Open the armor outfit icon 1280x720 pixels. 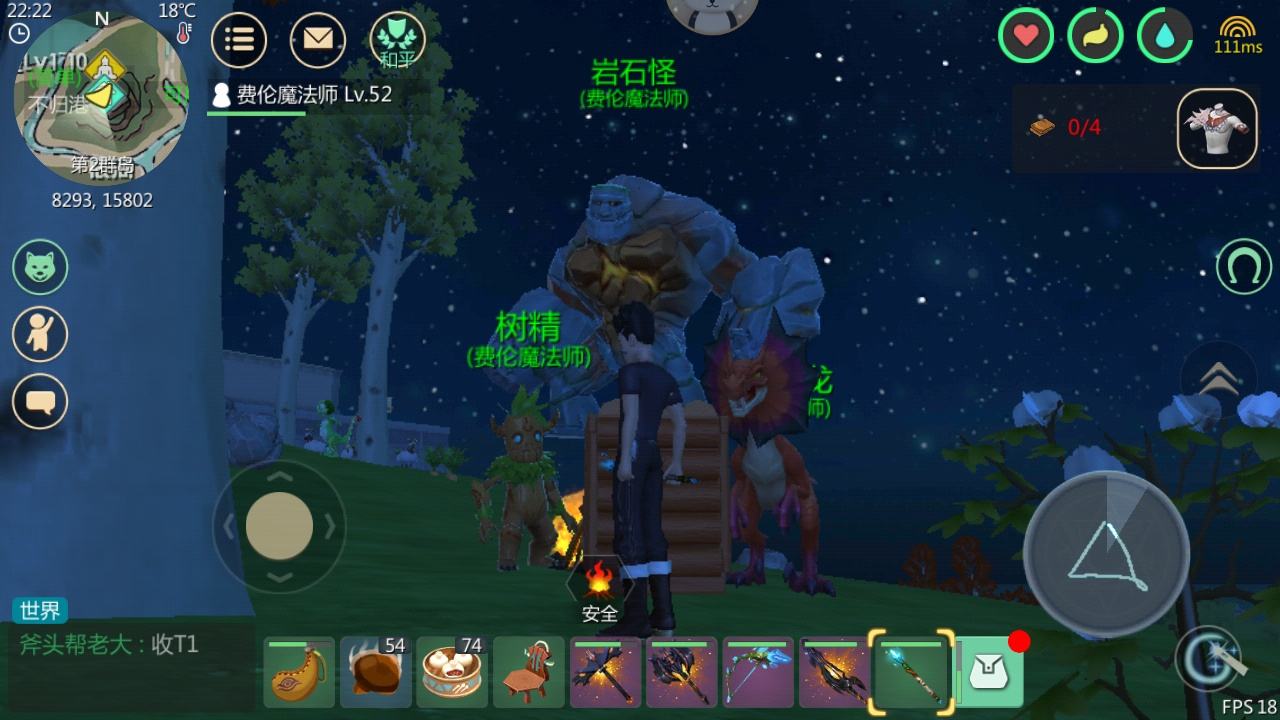pos(1217,129)
